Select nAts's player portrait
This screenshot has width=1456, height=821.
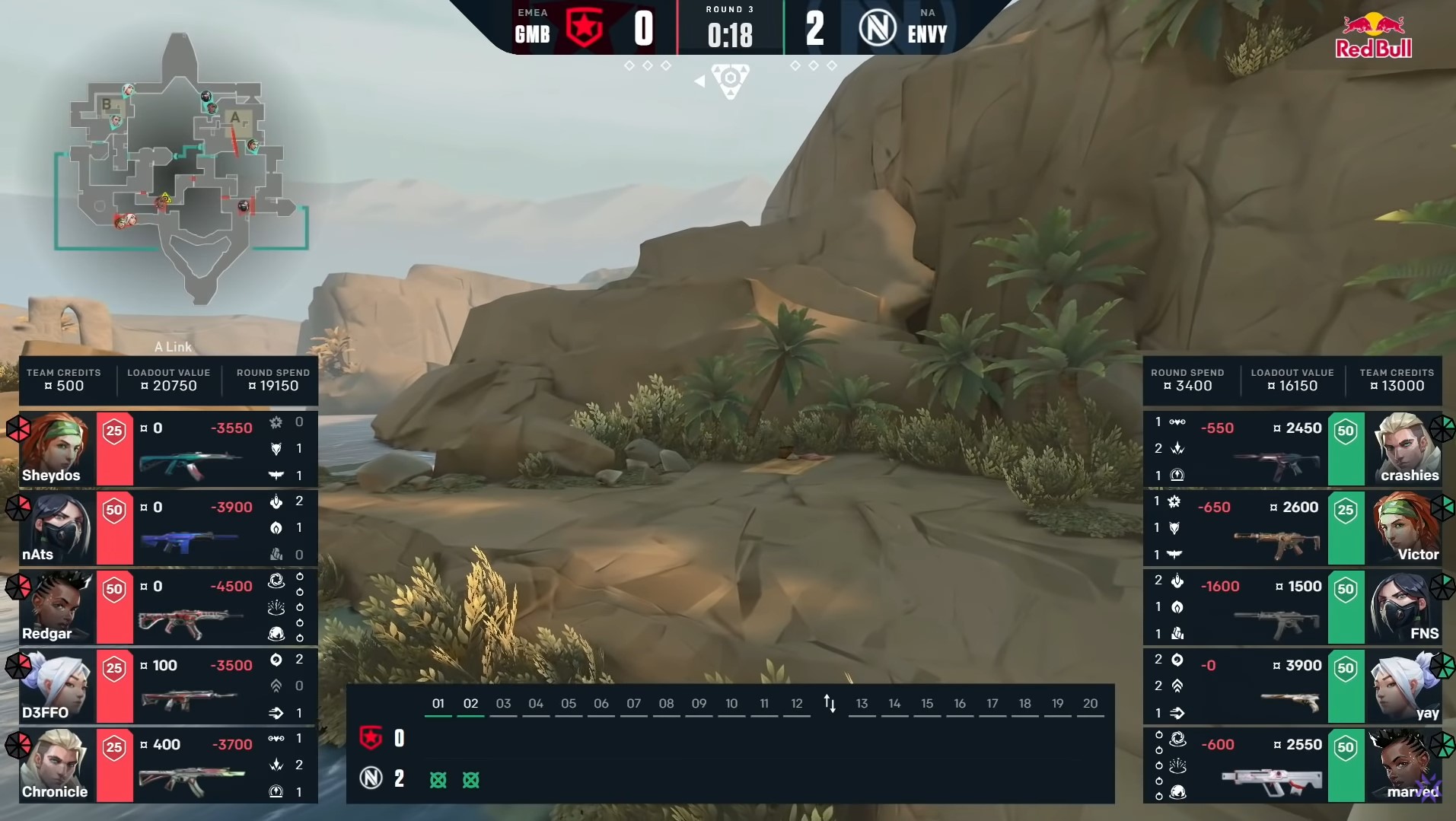point(58,528)
